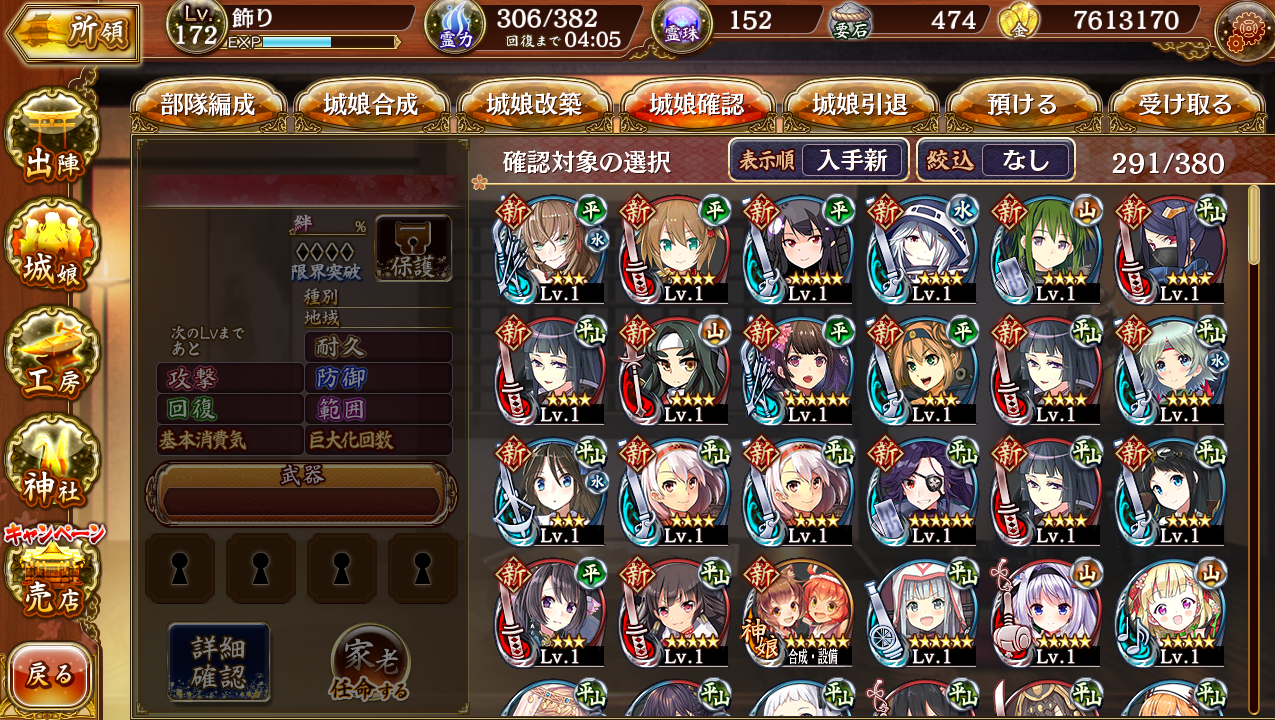Click the 戻る back button
This screenshot has width=1275, height=720.
(x=50, y=676)
